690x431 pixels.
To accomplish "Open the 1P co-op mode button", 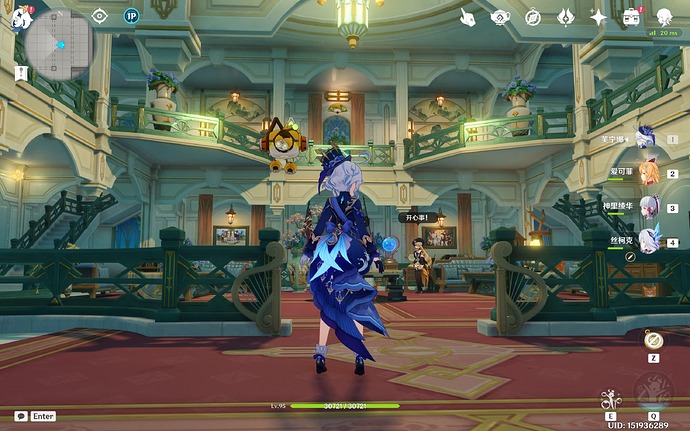I will click(131, 15).
